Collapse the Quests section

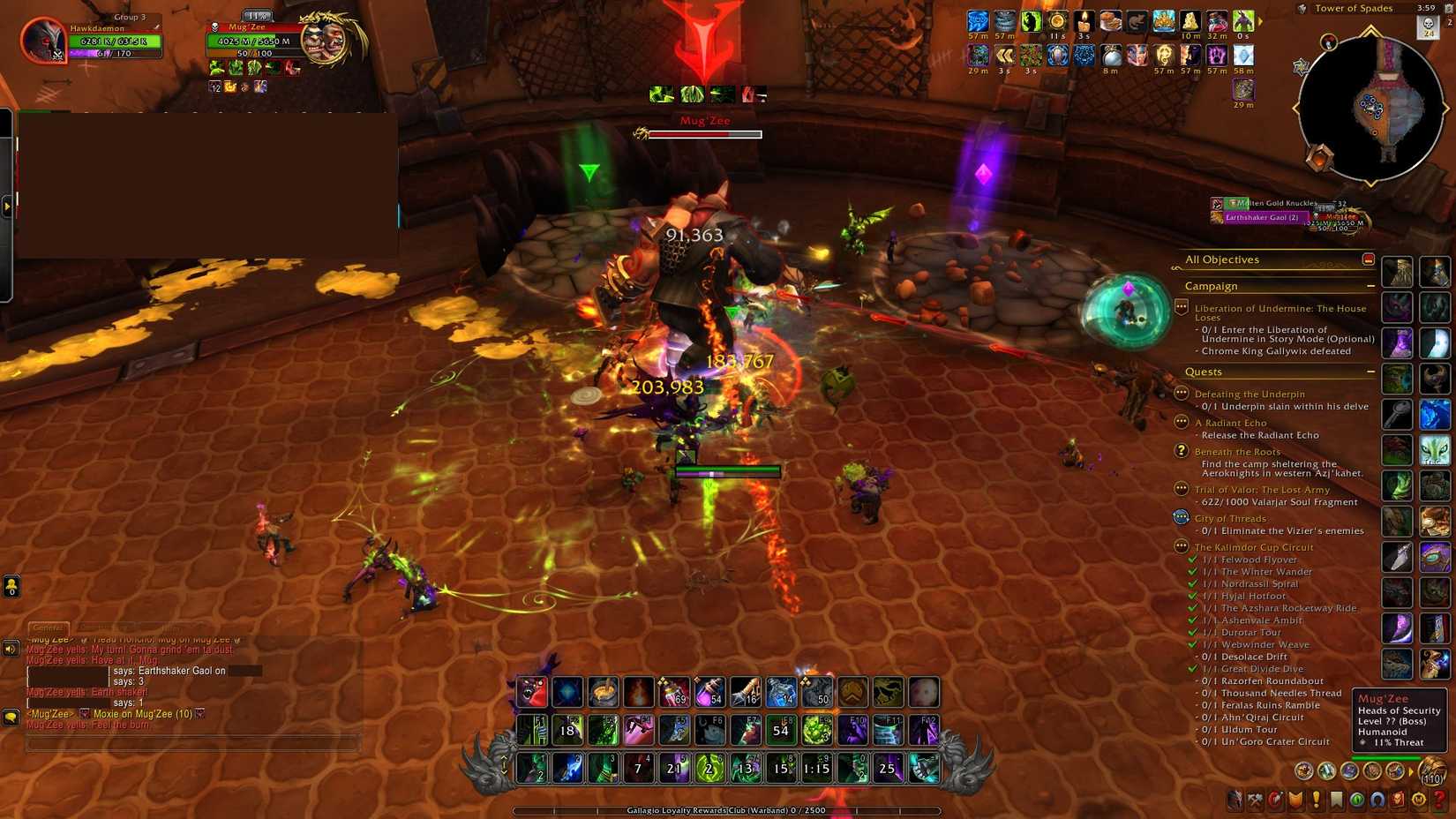1373,372
